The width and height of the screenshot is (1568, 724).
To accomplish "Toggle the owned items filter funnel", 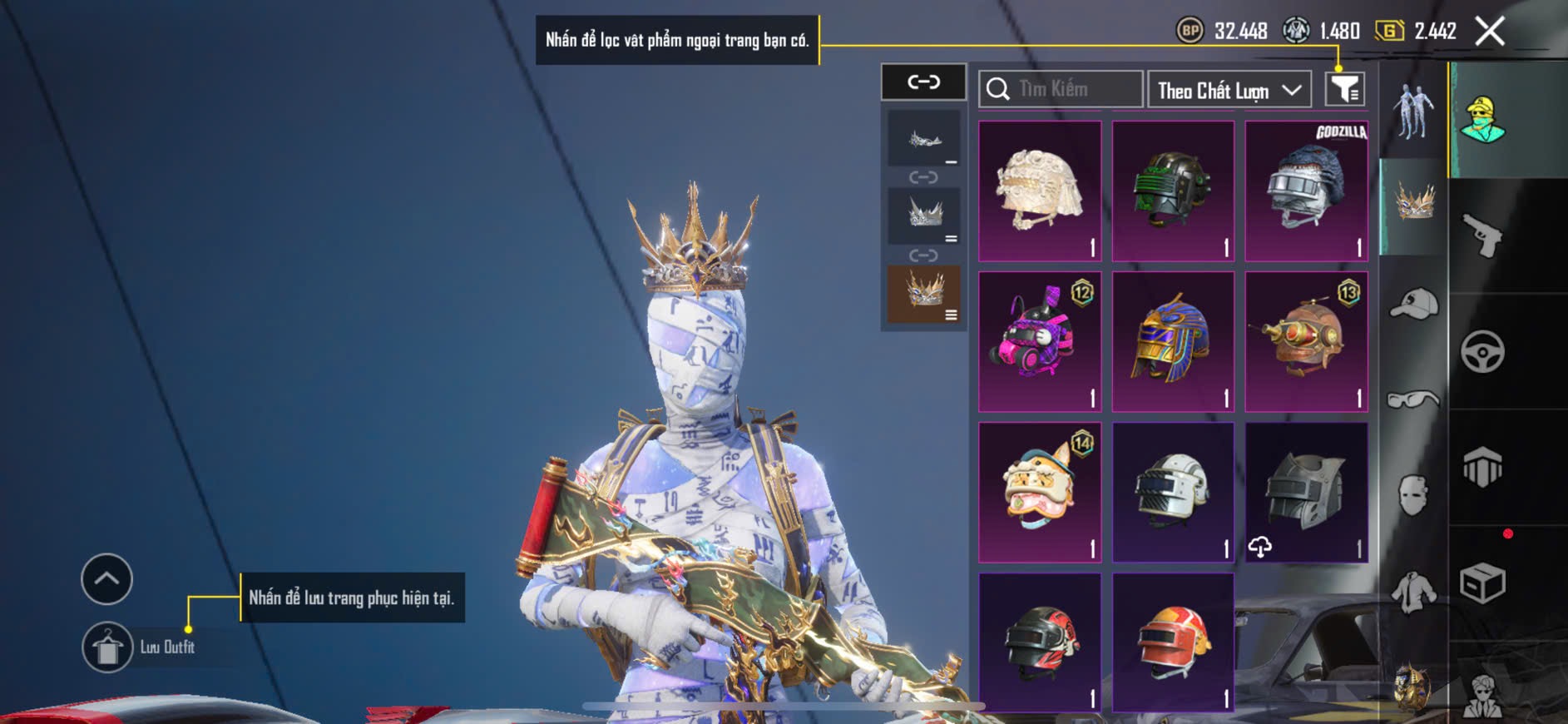I will coord(1344,89).
